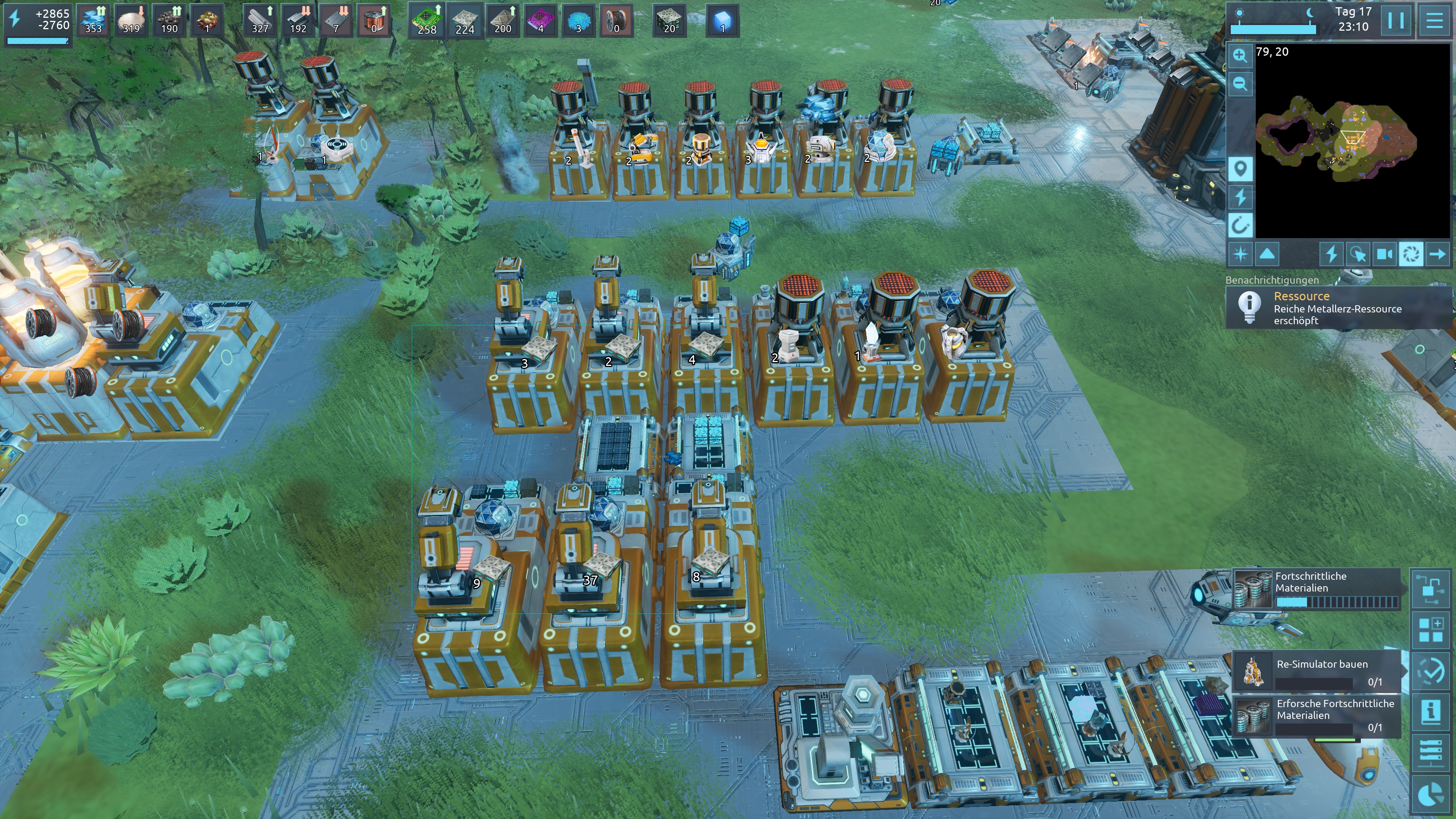Open the info book encyclopedia
The height and width of the screenshot is (819, 1456).
coord(1431,712)
